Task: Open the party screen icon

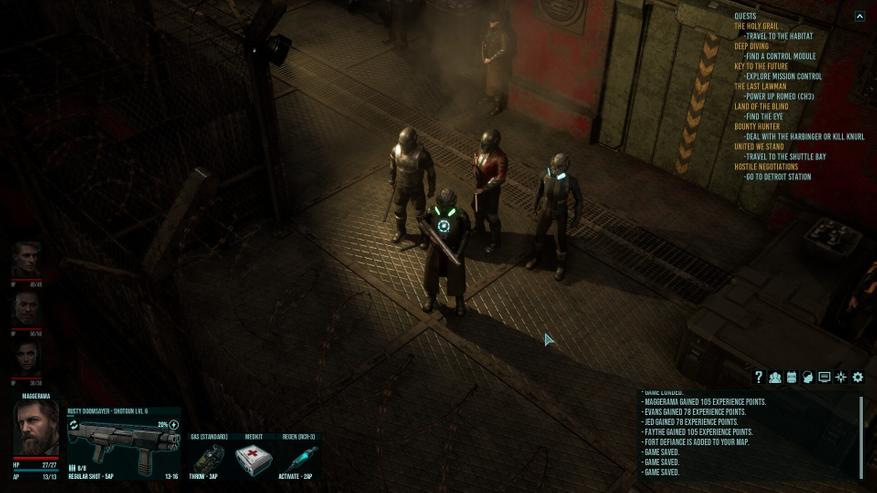Action: 775,377
